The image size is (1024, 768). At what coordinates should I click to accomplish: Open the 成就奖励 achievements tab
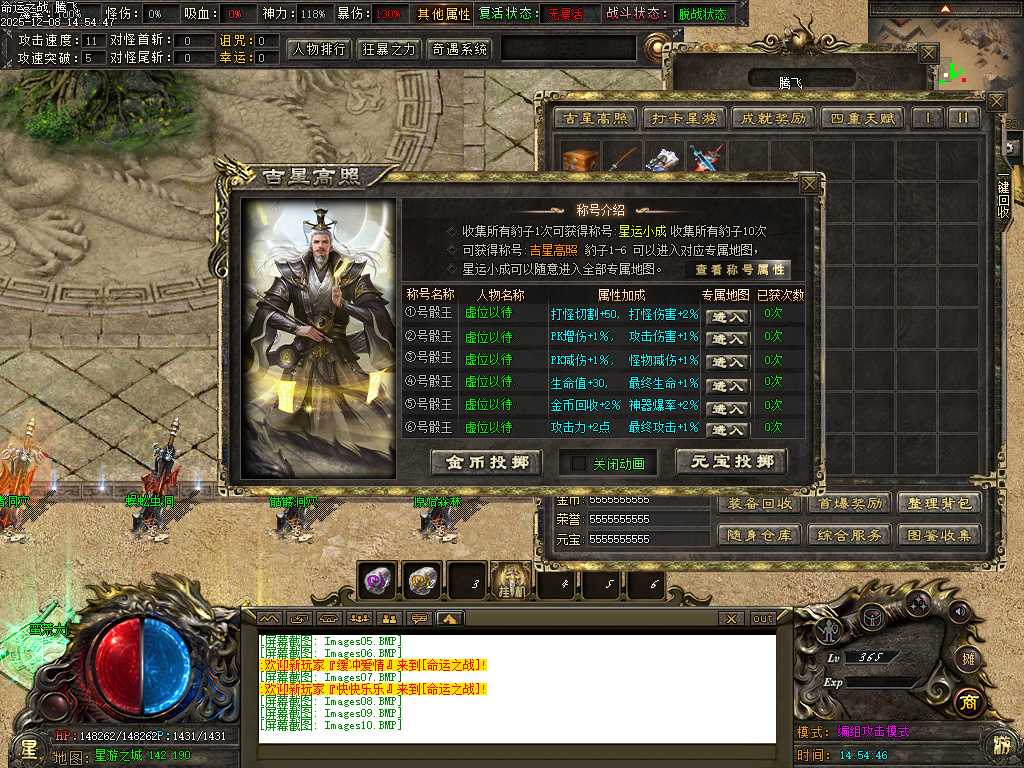pos(771,118)
